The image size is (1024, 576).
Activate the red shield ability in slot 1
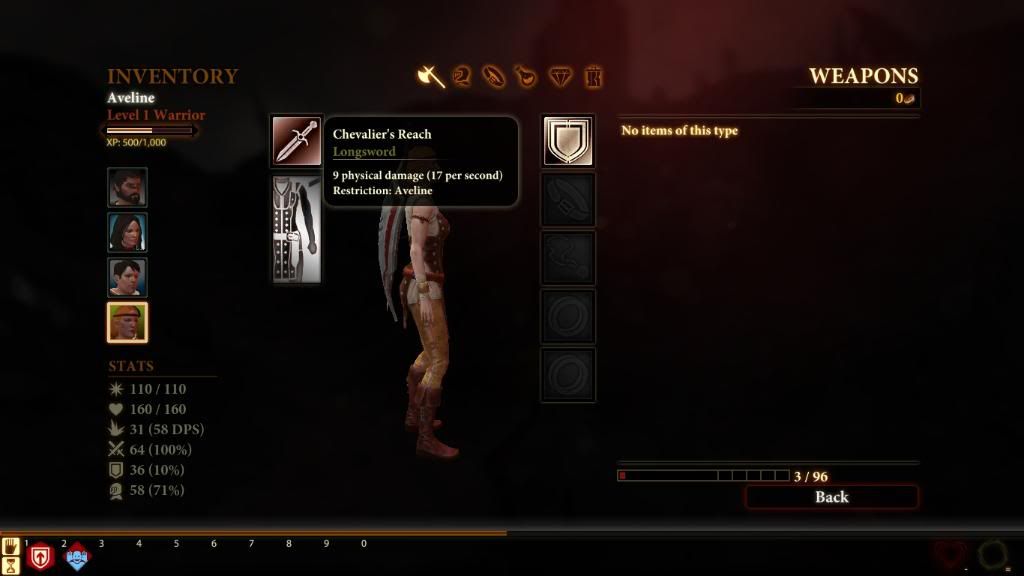(41, 557)
